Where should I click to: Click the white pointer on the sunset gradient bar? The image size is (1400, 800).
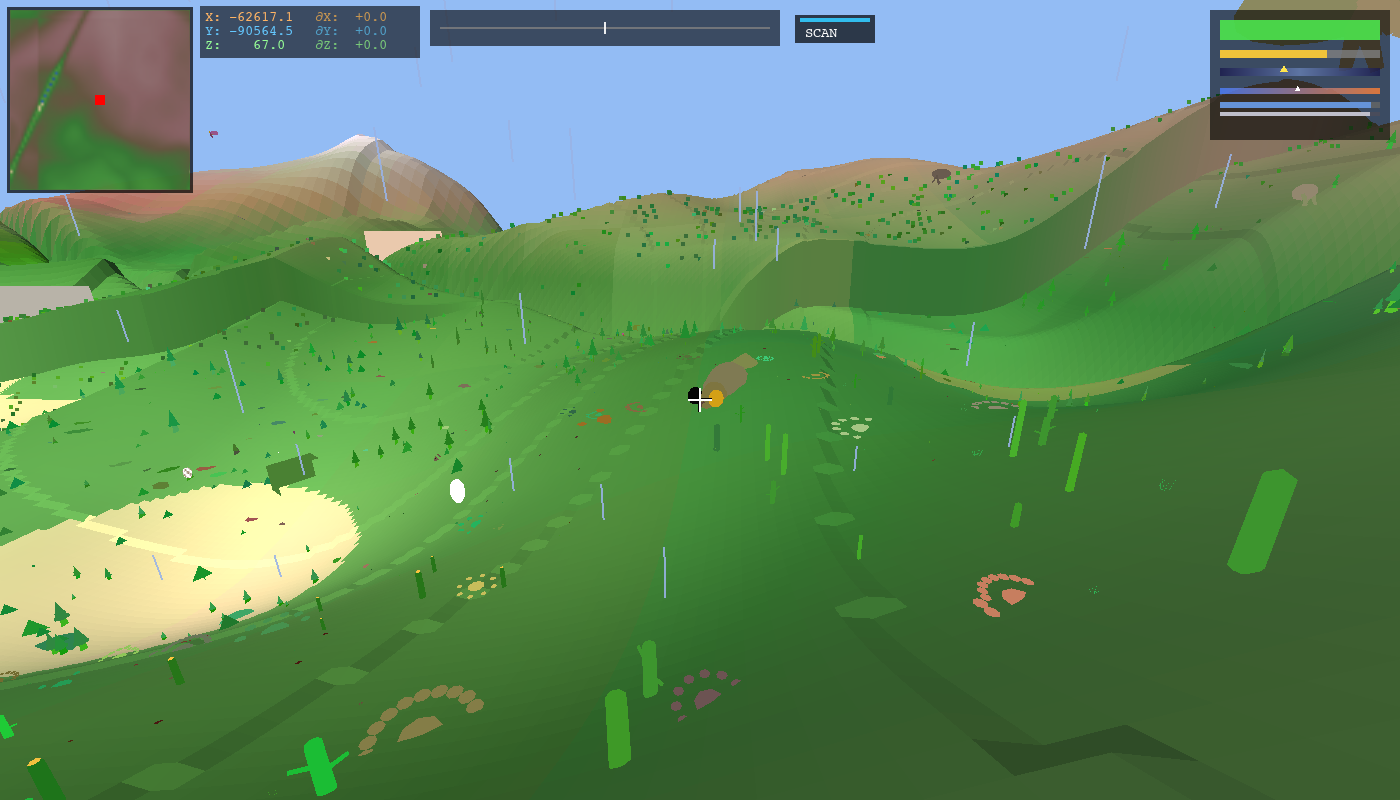pos(1298,88)
